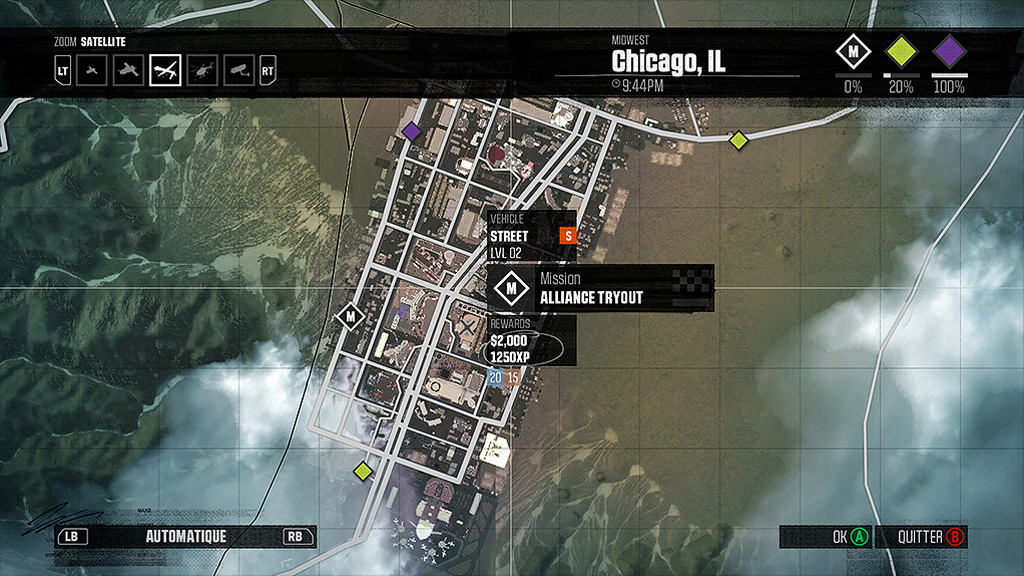Click the purple diamond marker on the map
The height and width of the screenshot is (576, 1024).
[x=411, y=131]
